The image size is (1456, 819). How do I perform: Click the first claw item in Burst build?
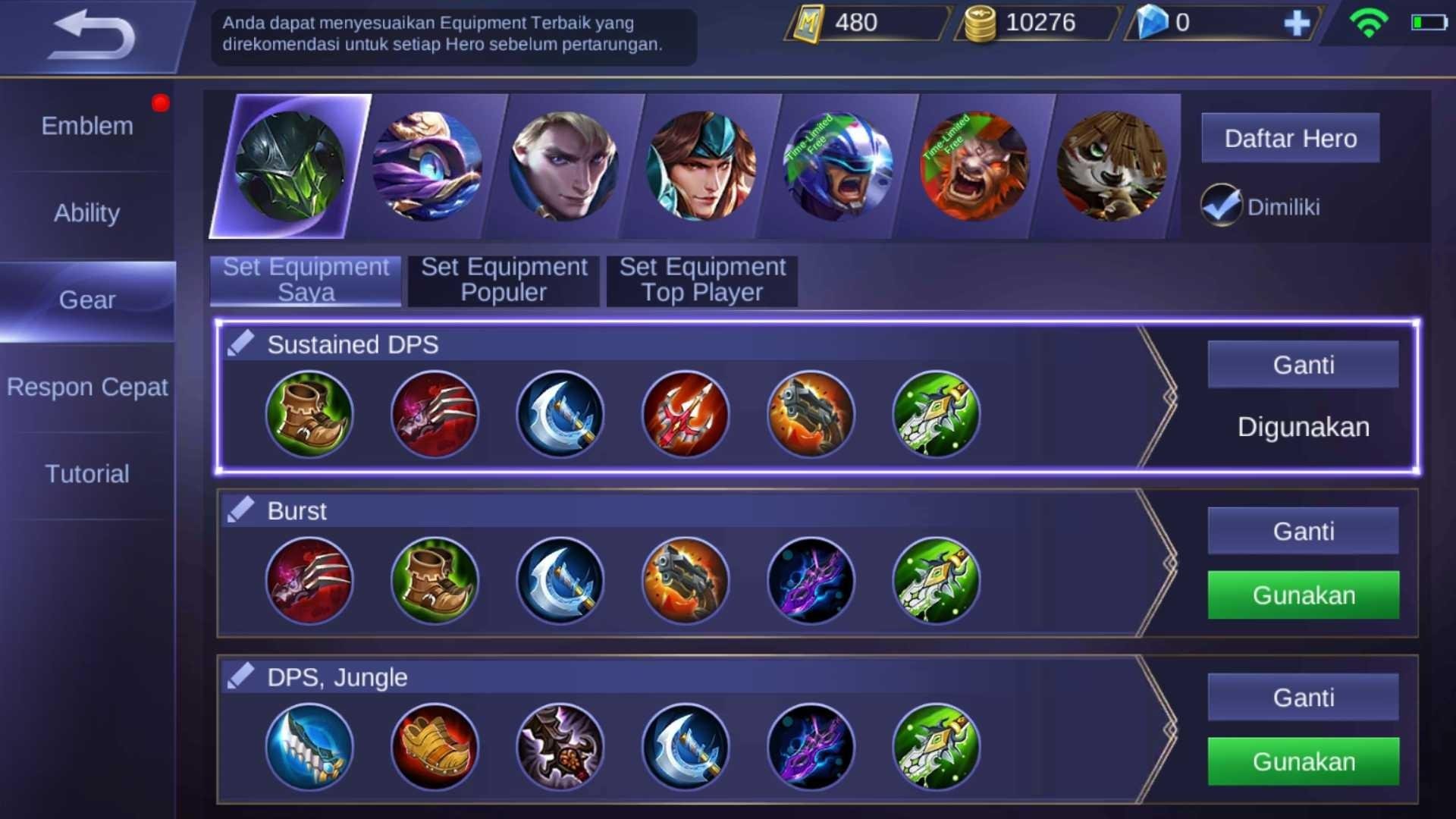tap(309, 581)
